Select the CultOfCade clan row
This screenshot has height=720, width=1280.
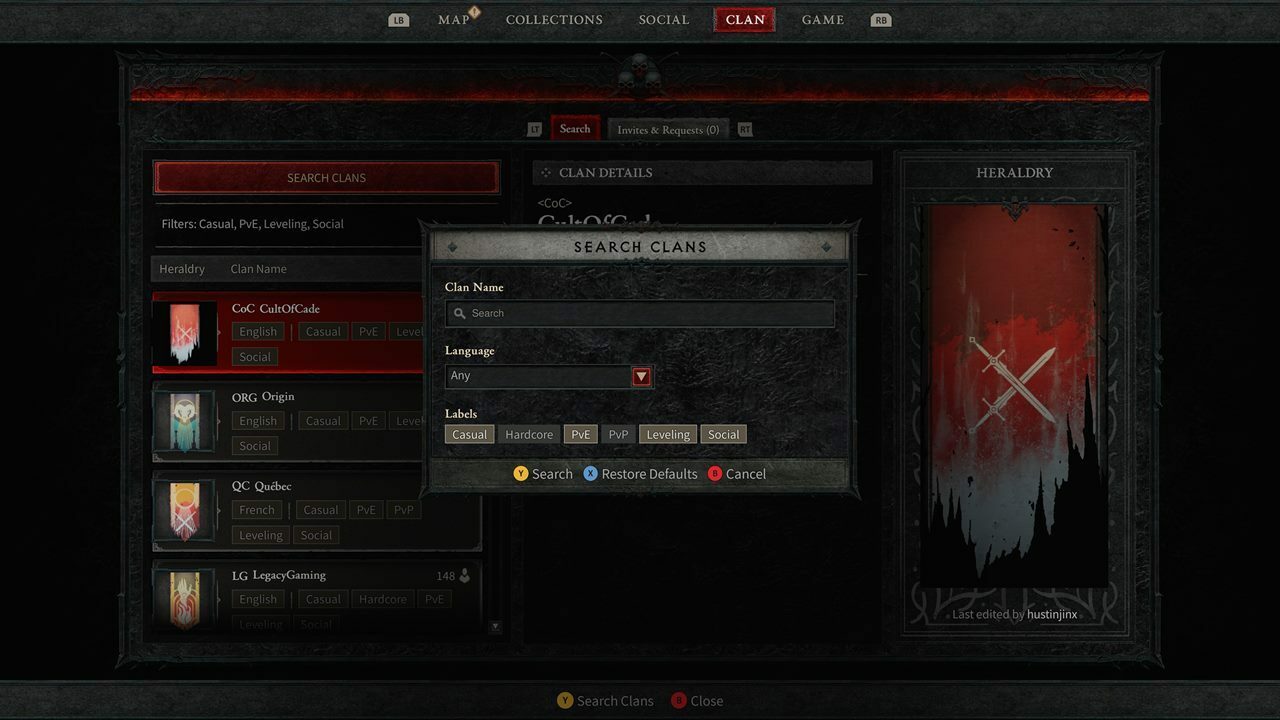(290, 332)
